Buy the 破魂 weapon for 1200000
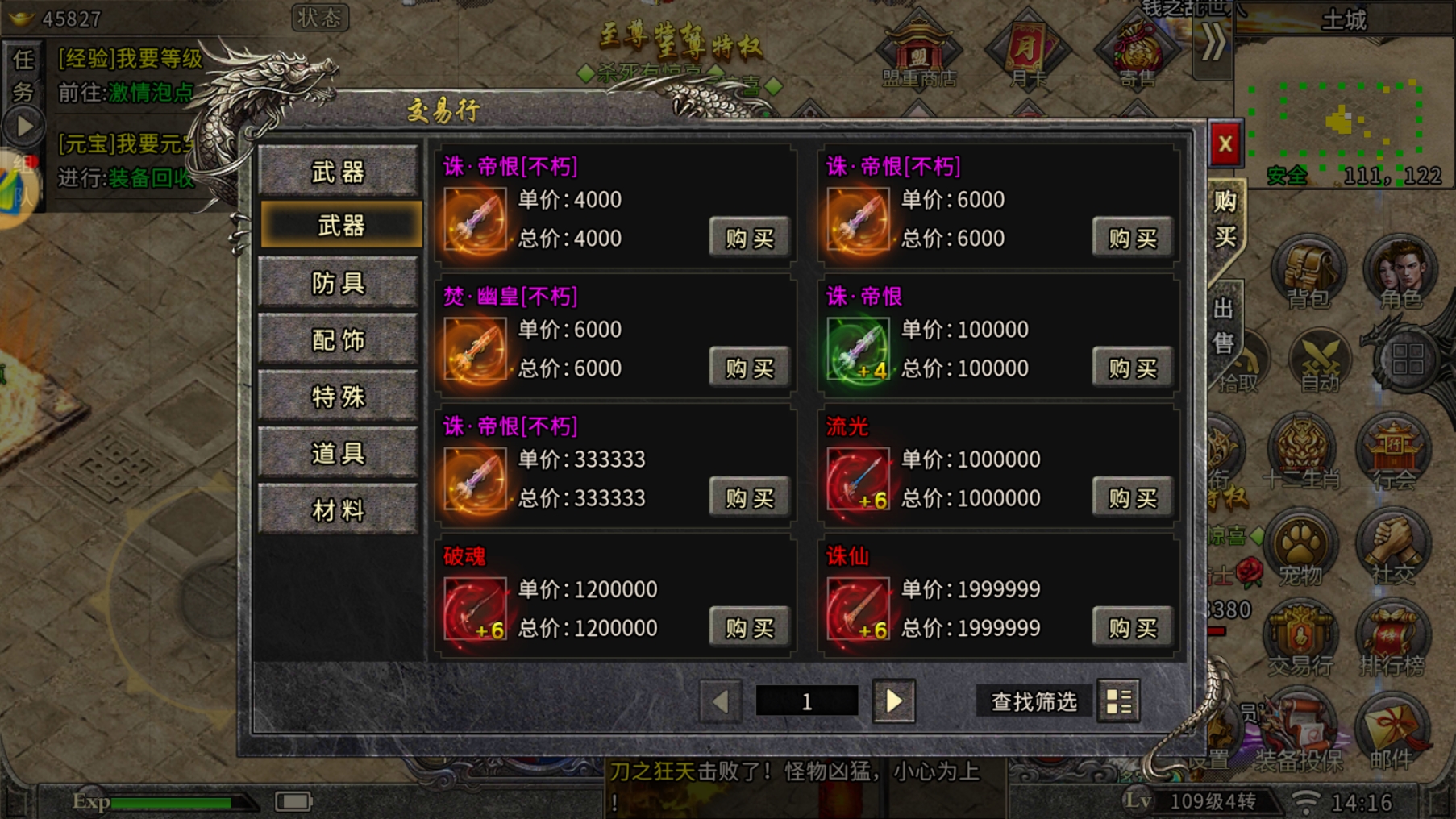The width and height of the screenshot is (1456, 819). tap(749, 627)
